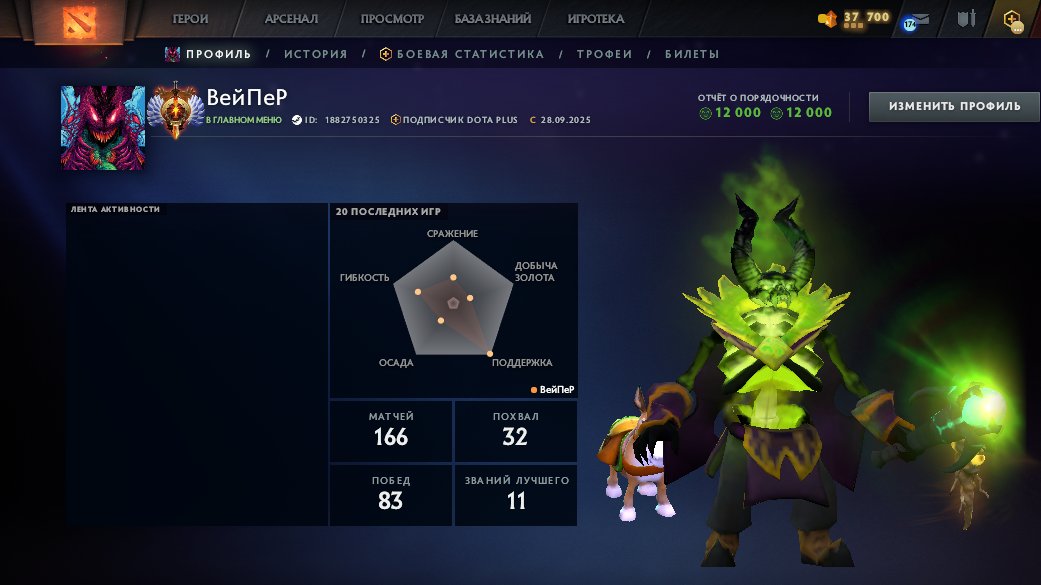Screen dimensions: 1041x585
Task: Open the Dota Plus hexagon icon
Action: click(1013, 19)
